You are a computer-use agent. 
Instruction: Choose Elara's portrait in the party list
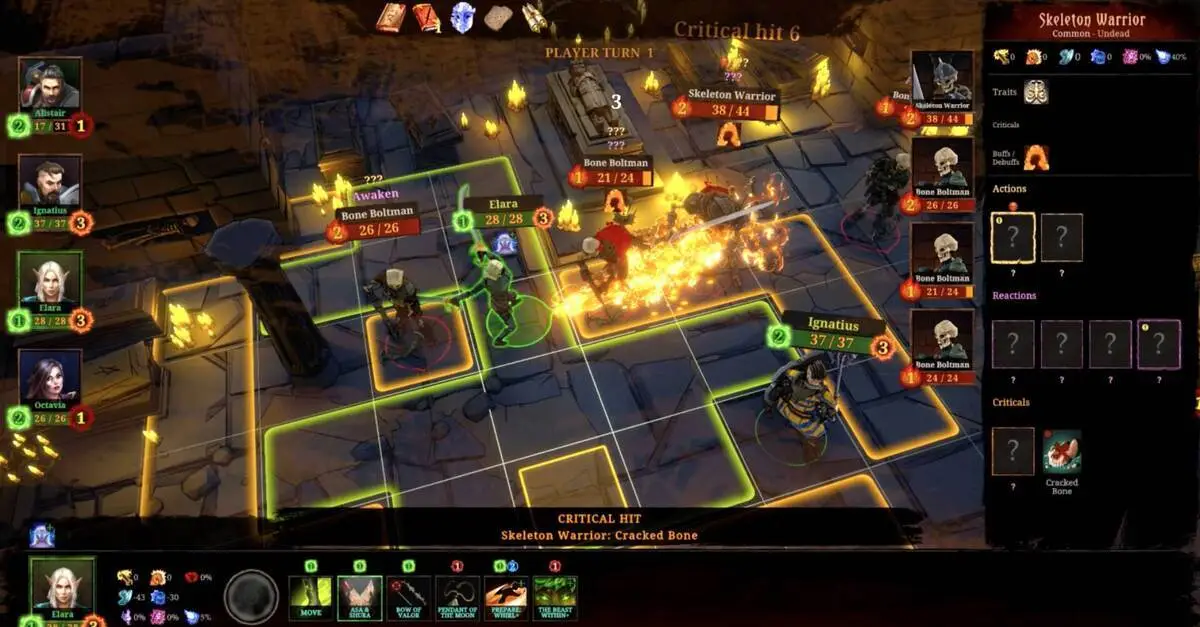(x=50, y=279)
